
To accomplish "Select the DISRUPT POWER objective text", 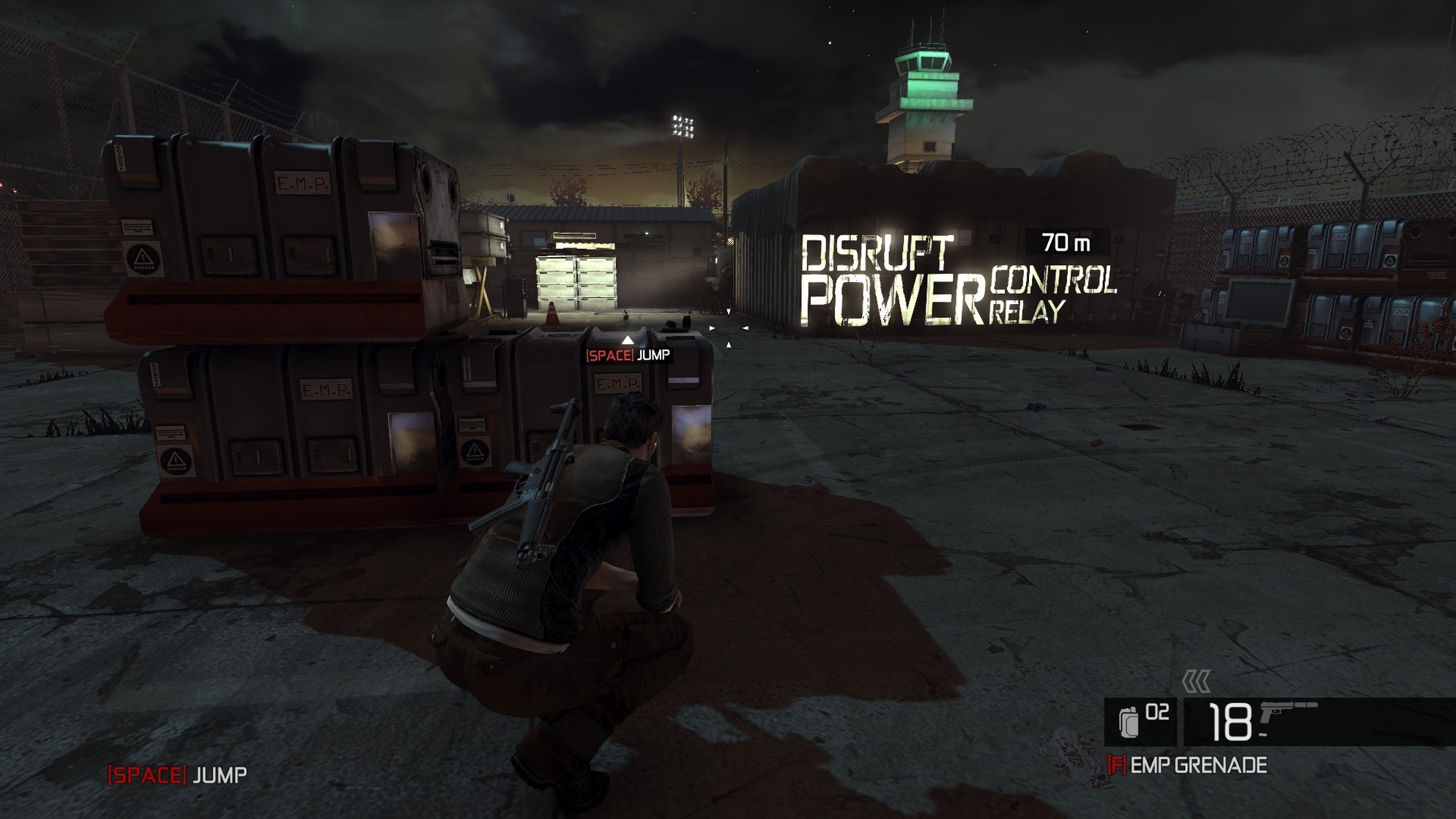I will pyautogui.click(x=894, y=278).
